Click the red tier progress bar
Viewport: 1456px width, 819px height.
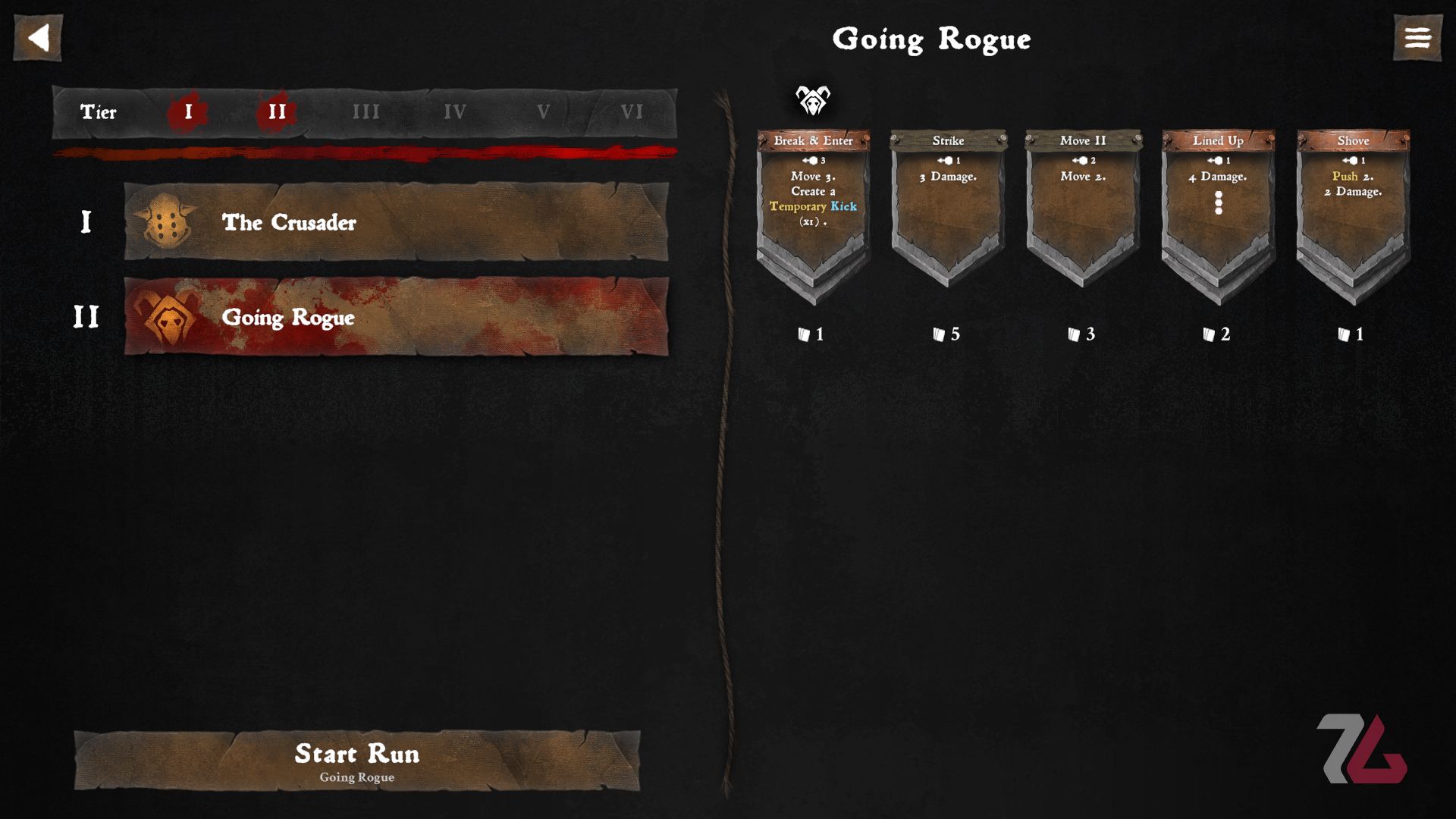(x=364, y=150)
